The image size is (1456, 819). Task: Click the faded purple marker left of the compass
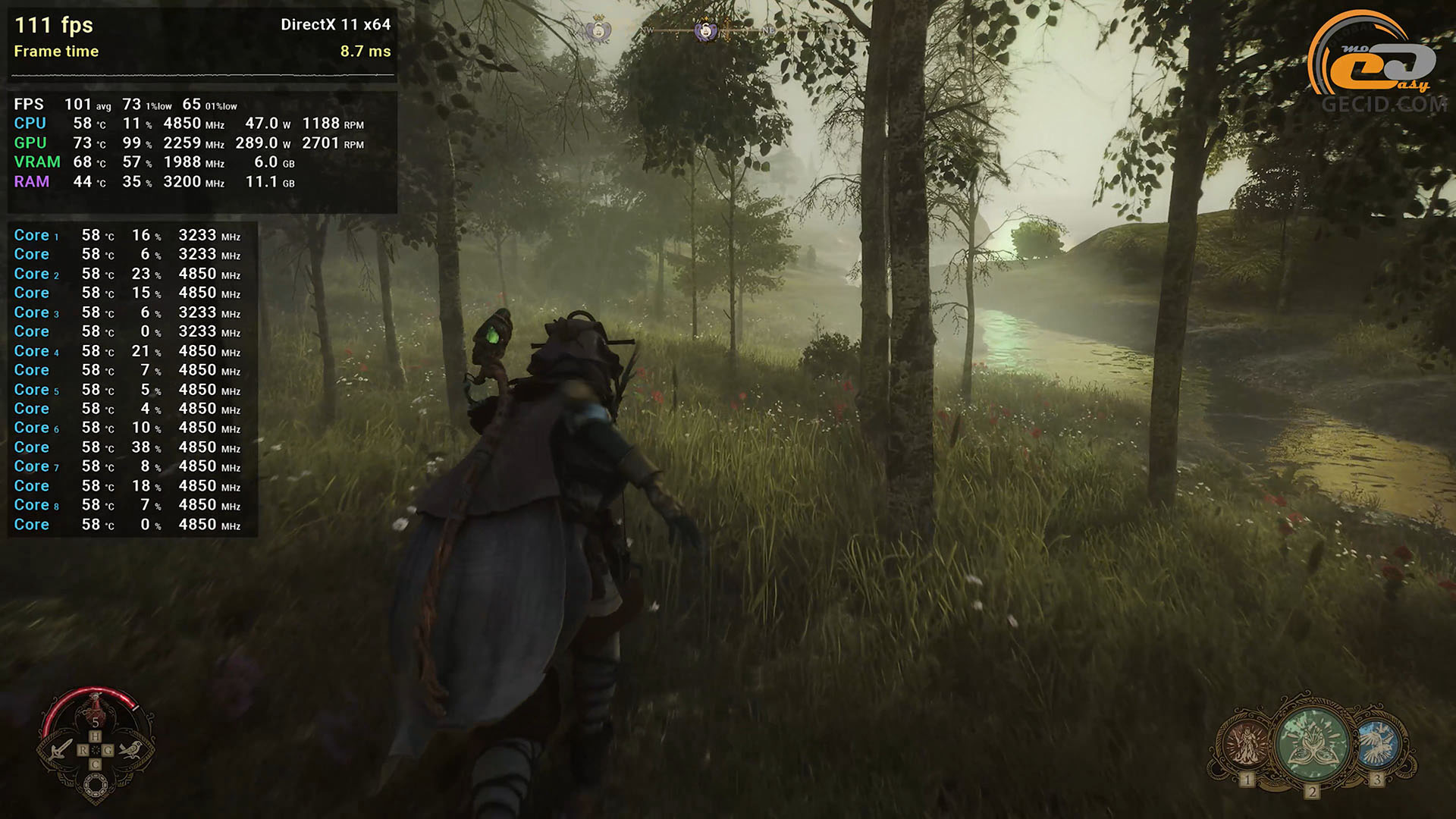pos(598,31)
